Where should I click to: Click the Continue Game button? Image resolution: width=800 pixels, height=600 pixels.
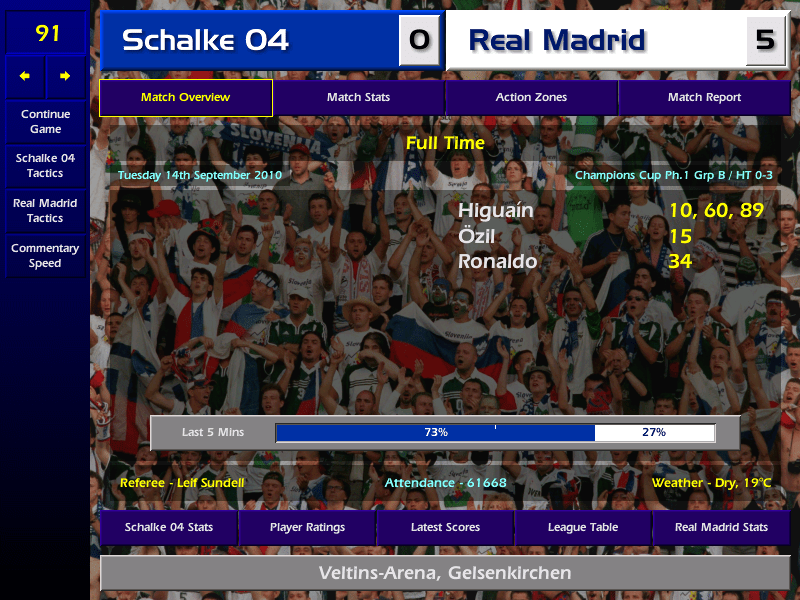click(x=45, y=121)
